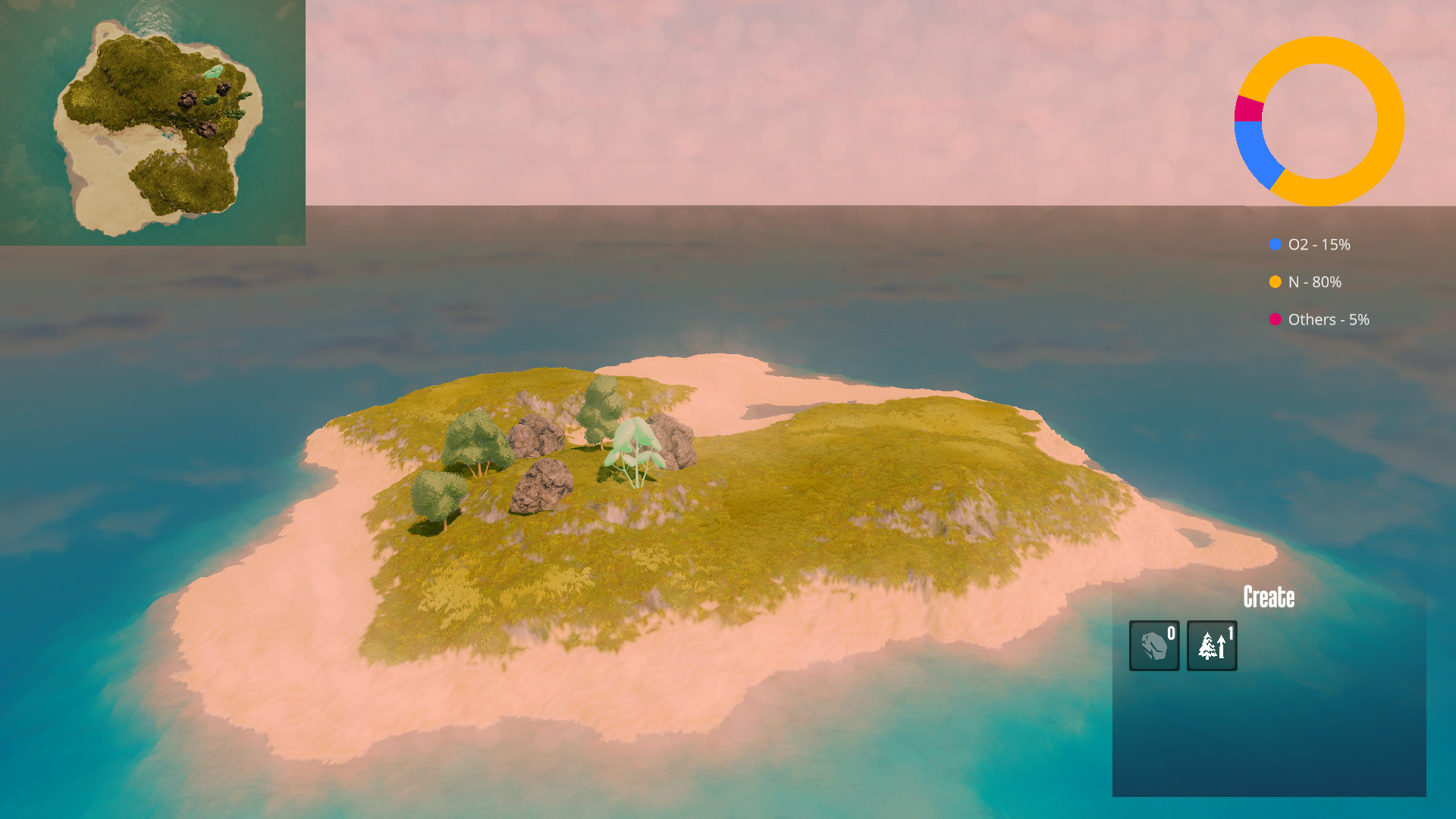Click the pink Others legend dot
The height and width of the screenshot is (819, 1456).
tap(1274, 319)
